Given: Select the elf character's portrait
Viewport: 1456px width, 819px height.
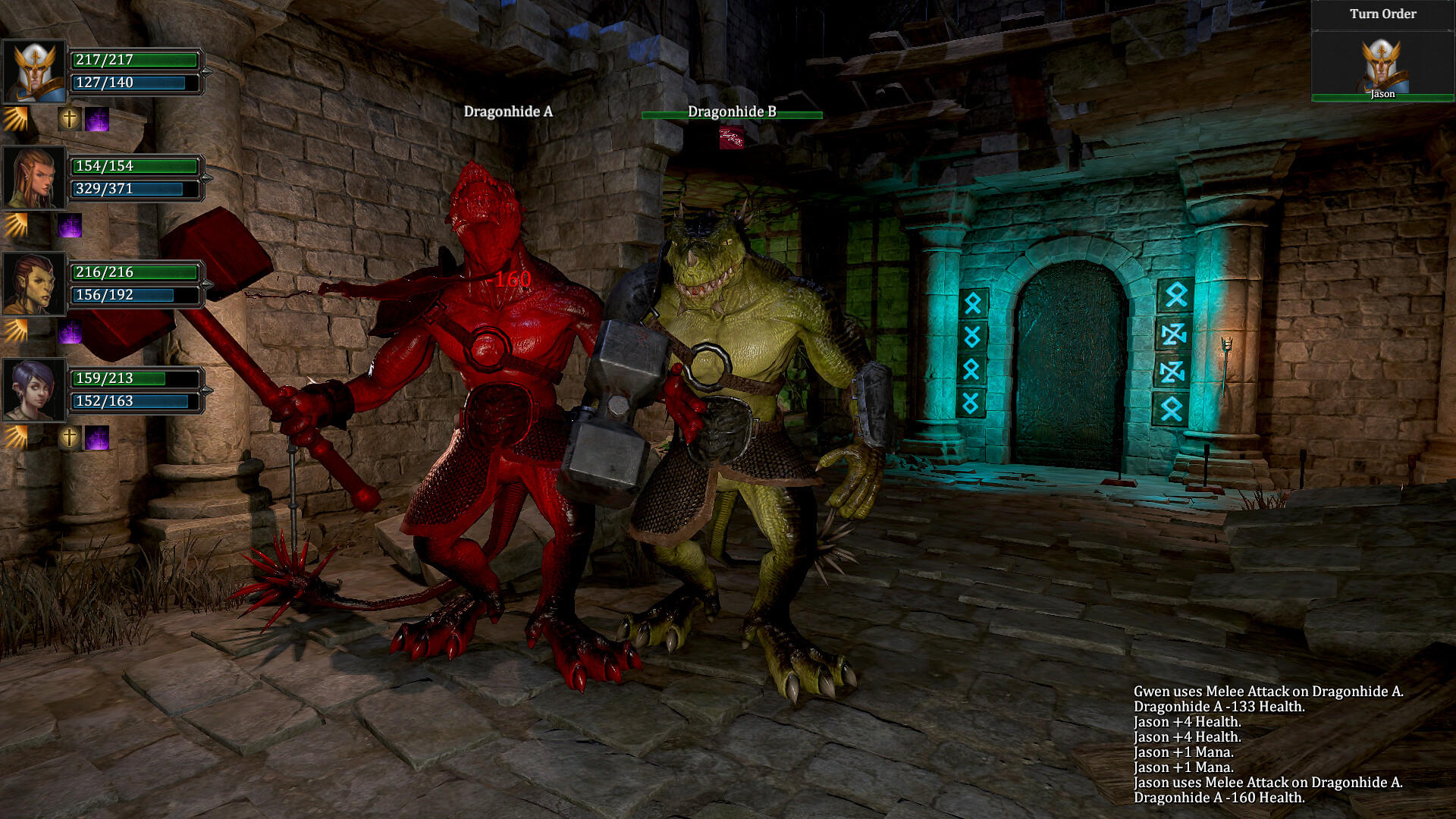Looking at the screenshot, I should 33,177.
